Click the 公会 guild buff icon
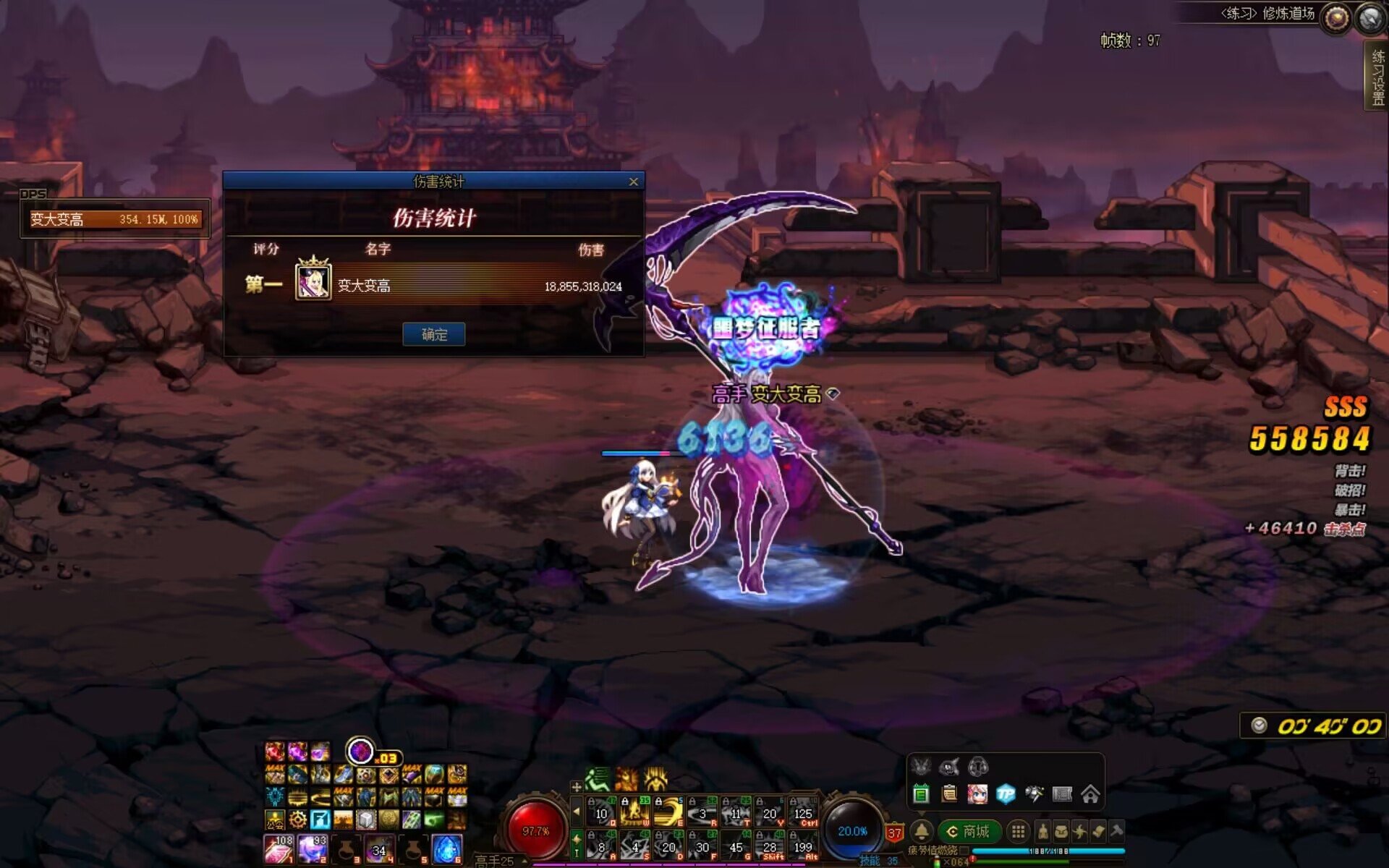Viewport: 1389px width, 868px height. click(x=275, y=820)
